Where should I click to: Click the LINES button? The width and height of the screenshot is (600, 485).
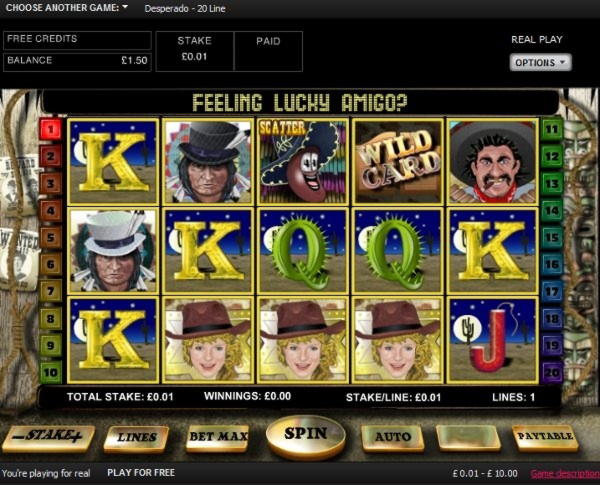tap(136, 437)
